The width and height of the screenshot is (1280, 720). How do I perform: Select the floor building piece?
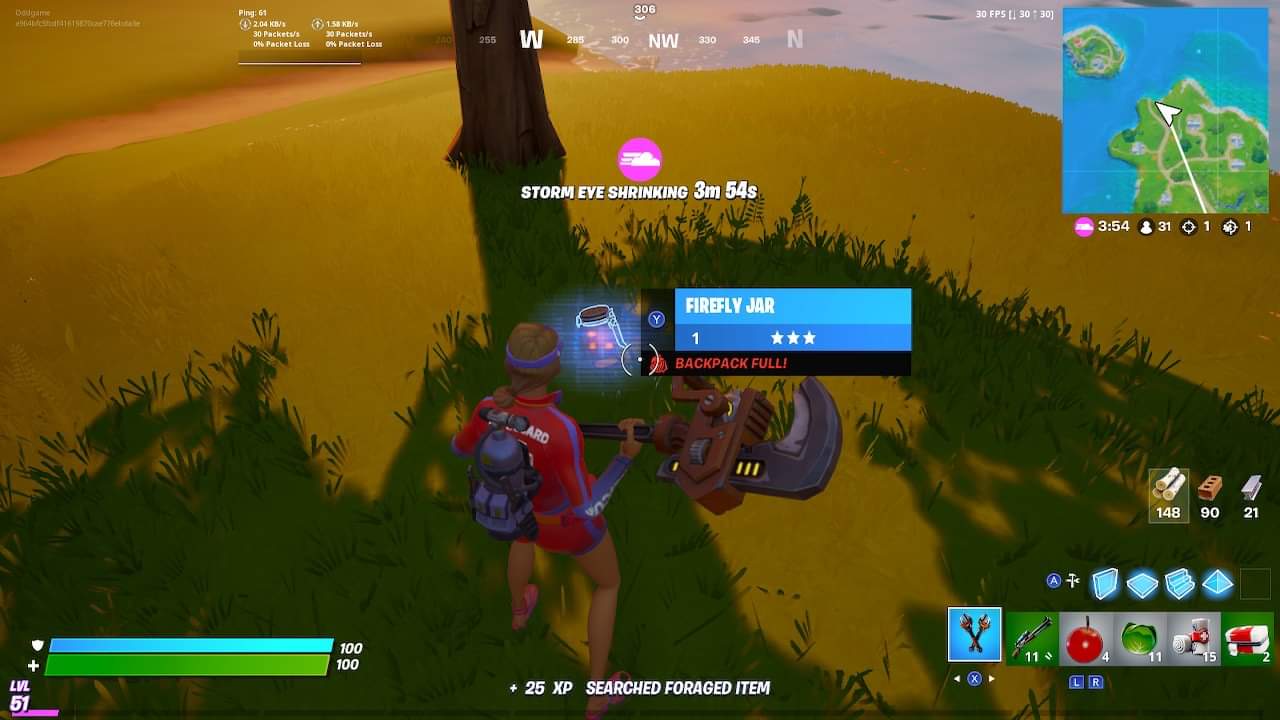(x=1143, y=582)
